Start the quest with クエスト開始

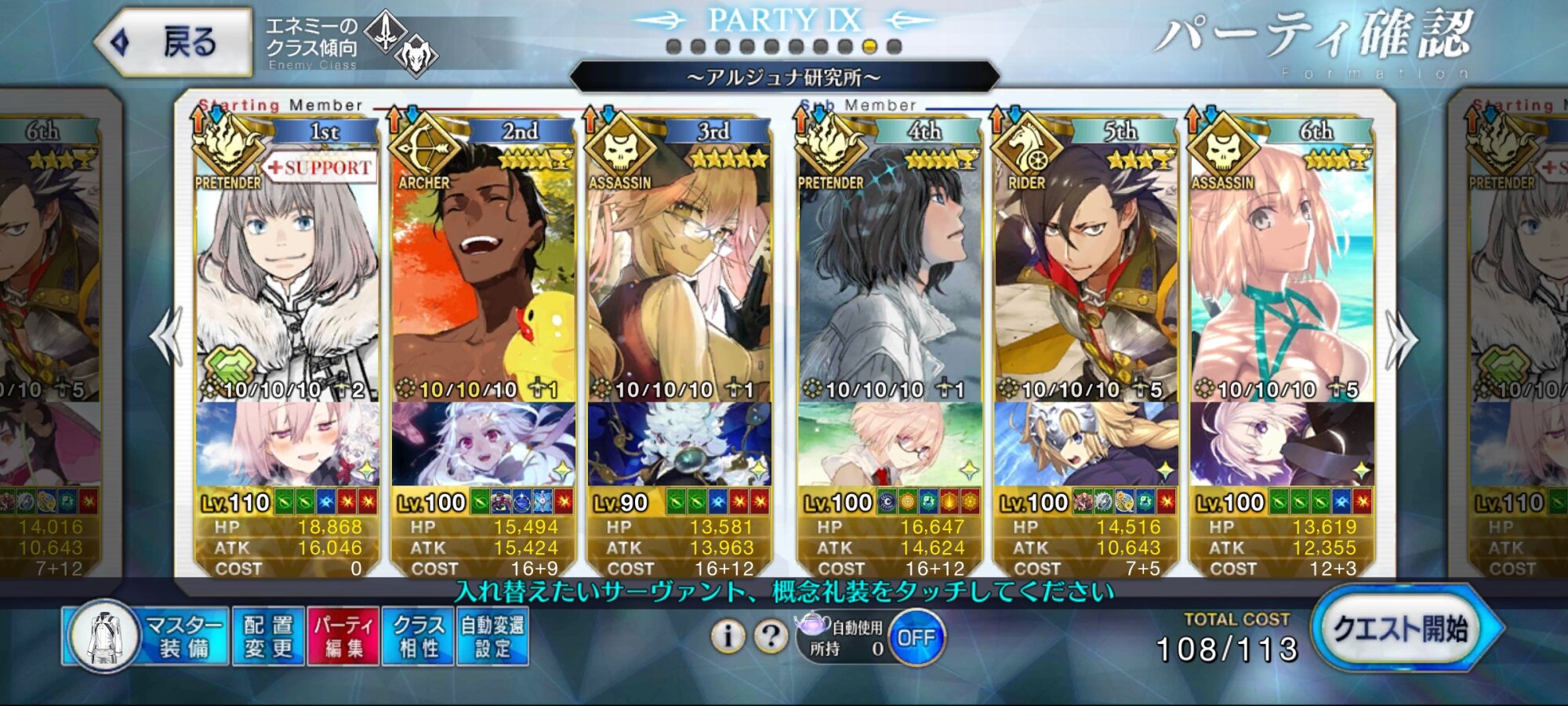pos(1401,629)
